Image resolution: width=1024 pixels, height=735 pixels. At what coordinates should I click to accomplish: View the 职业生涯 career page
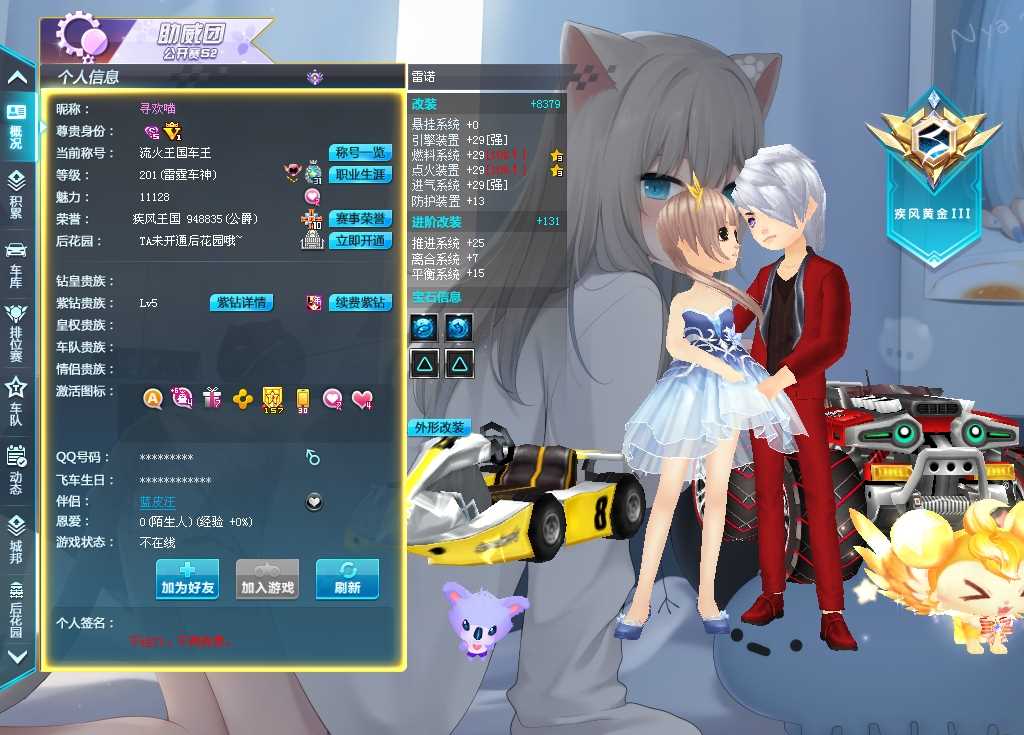[x=360, y=175]
